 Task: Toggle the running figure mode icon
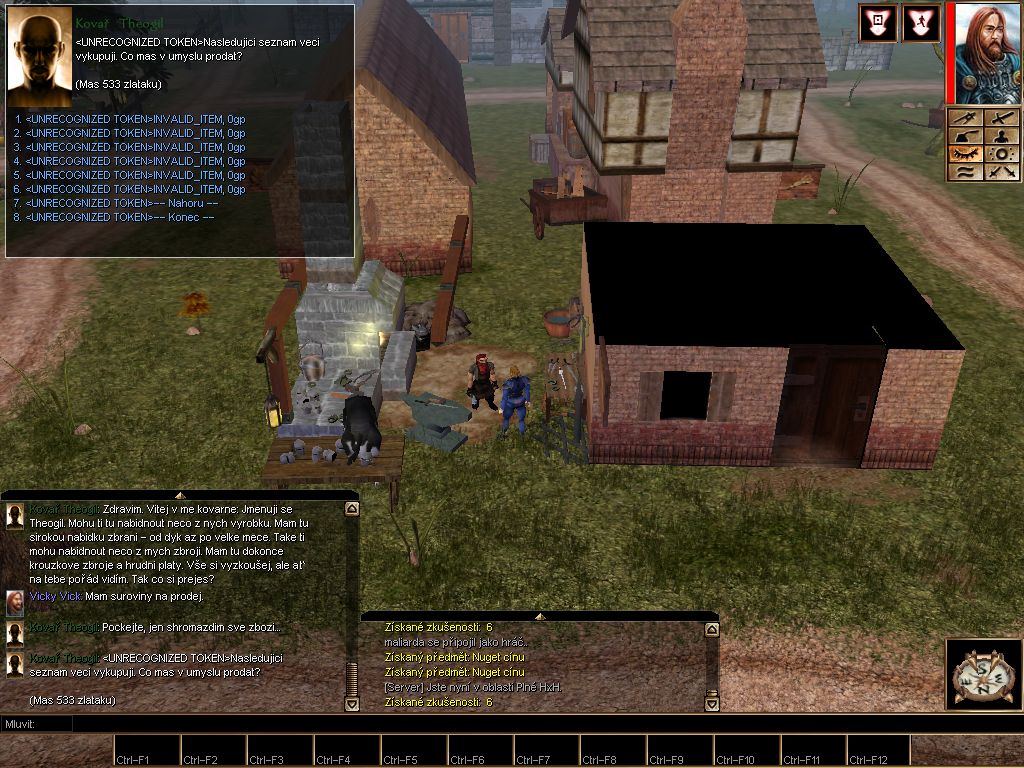[x=921, y=24]
